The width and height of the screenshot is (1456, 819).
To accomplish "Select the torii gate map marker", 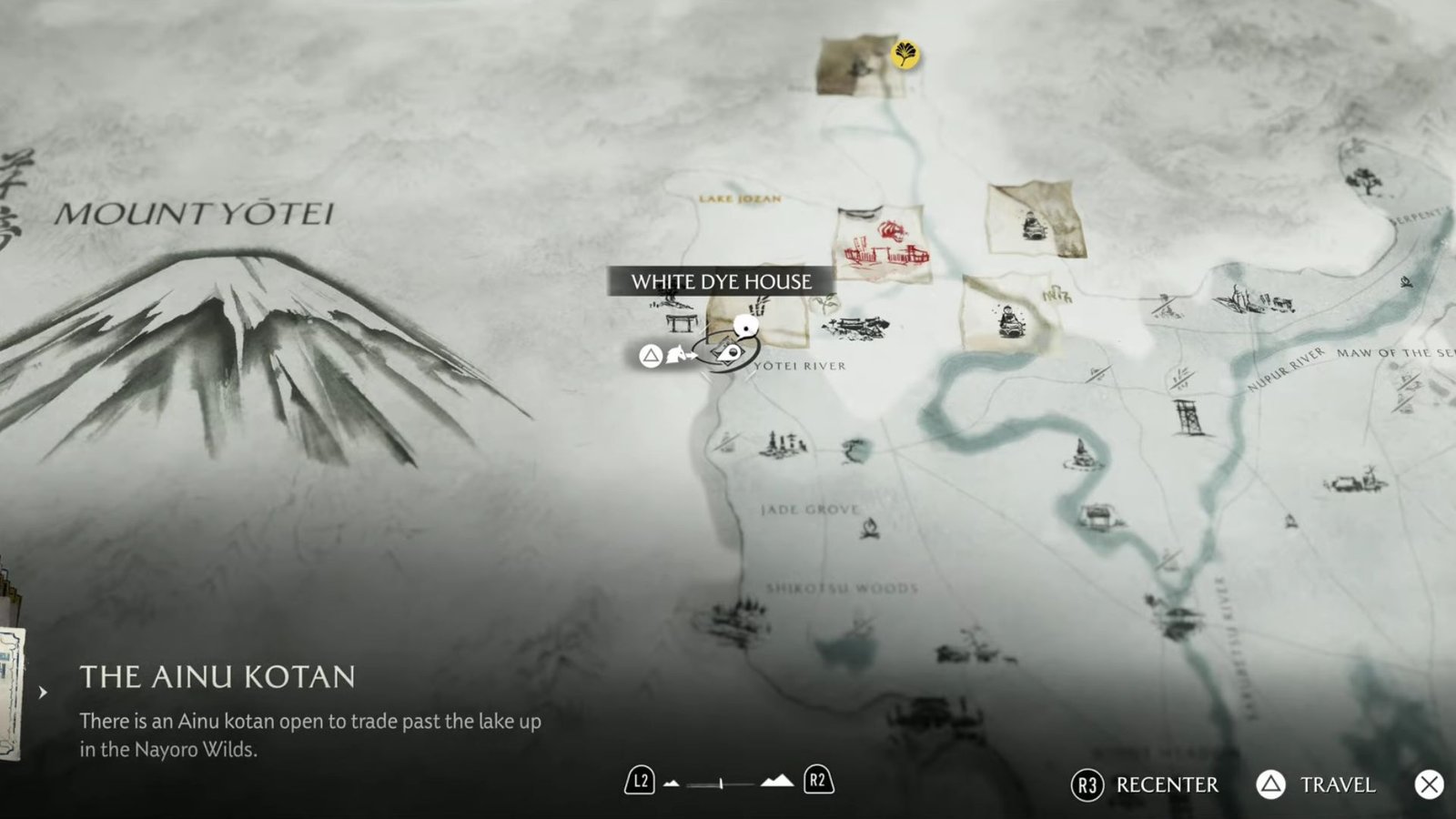I will 681,321.
